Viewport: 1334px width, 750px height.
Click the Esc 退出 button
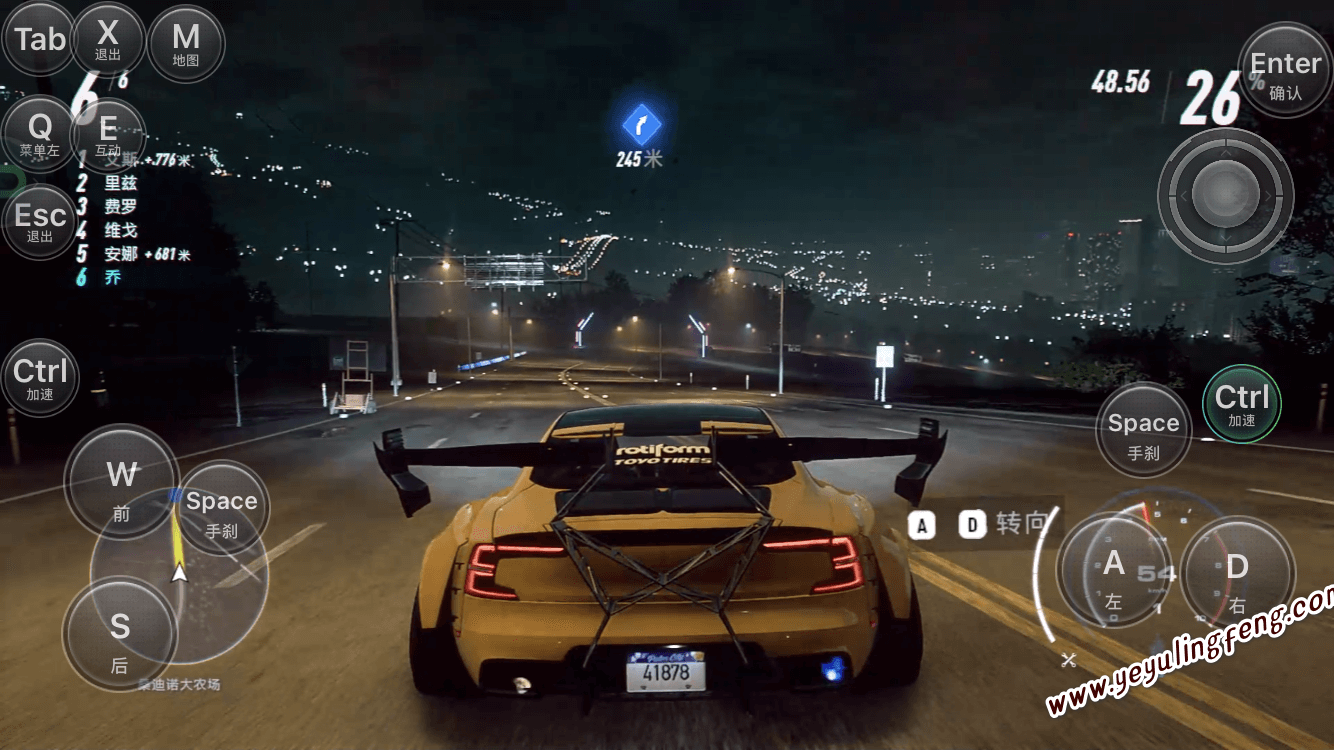[40, 222]
